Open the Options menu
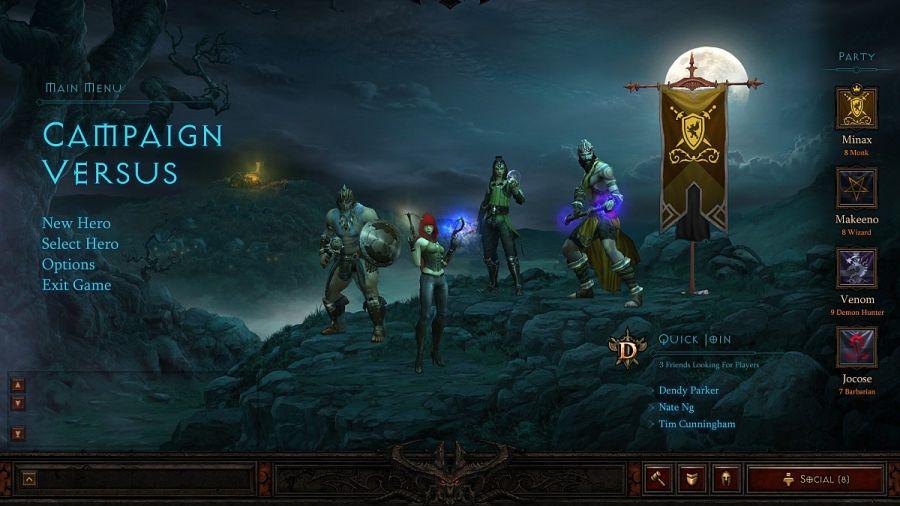 click(68, 264)
